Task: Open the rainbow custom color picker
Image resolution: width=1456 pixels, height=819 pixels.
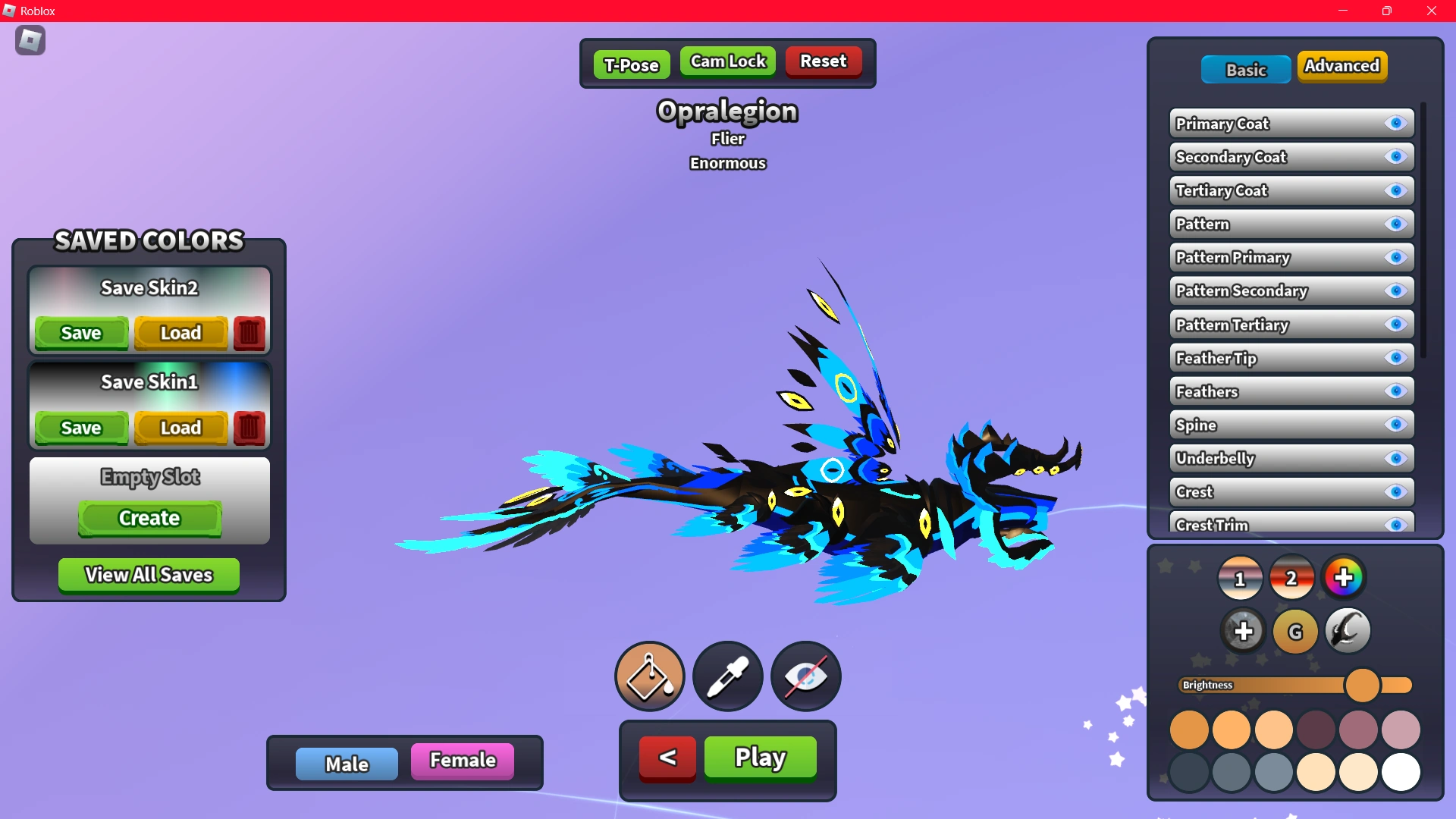Action: tap(1344, 577)
